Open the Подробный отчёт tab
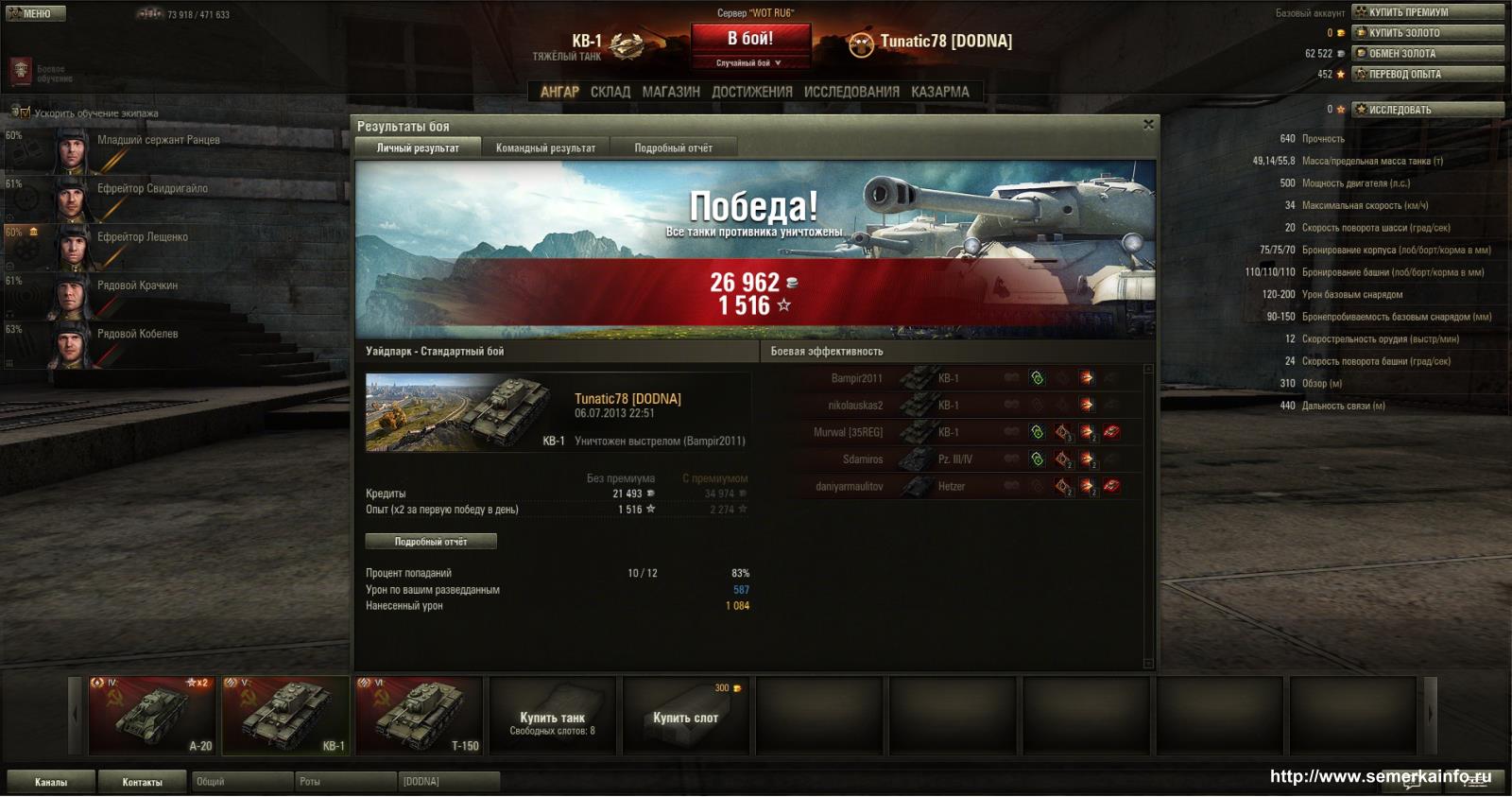 [673, 148]
